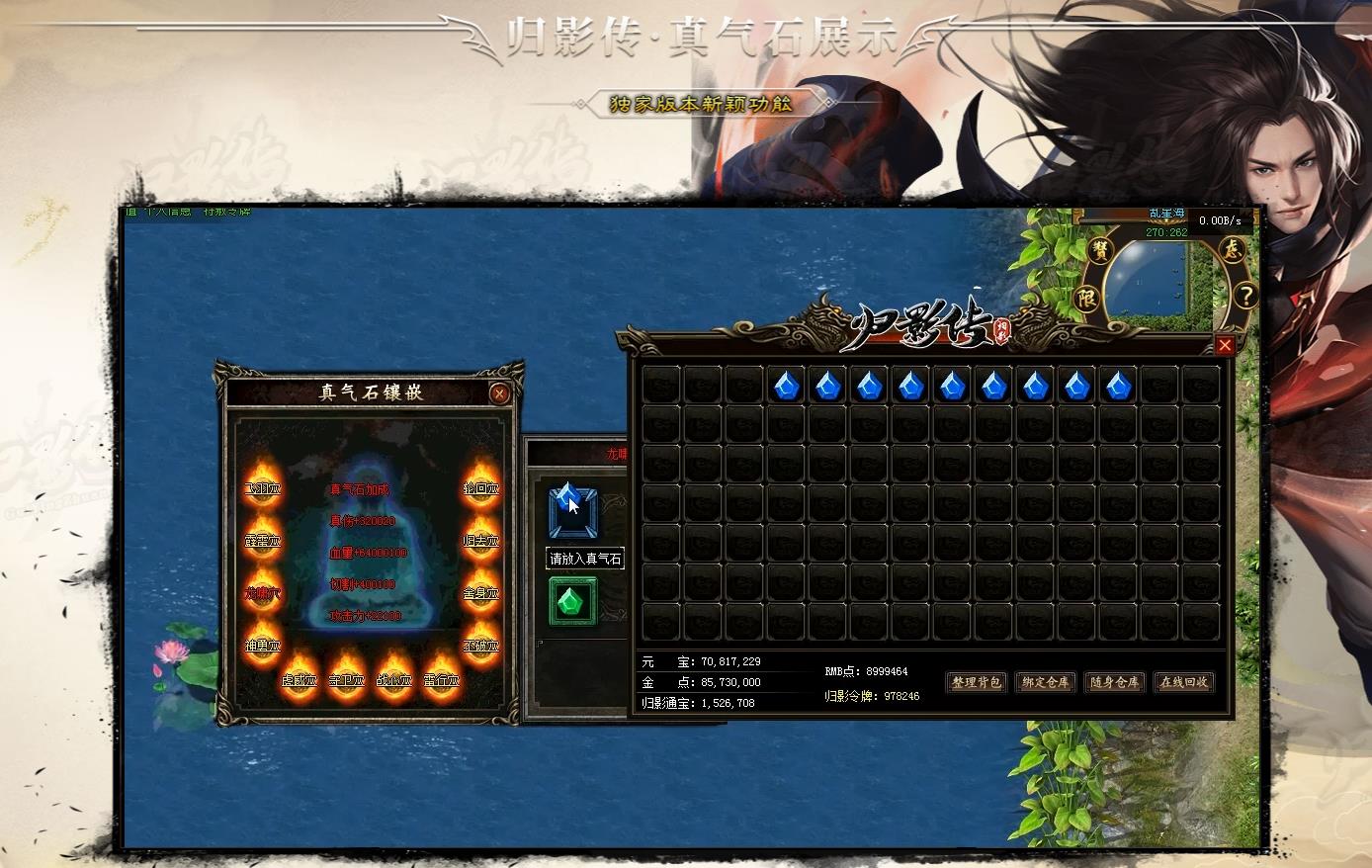The image size is (1372, 868).
Task: Click the 态 button beside the minimap
Action: [x=1231, y=249]
